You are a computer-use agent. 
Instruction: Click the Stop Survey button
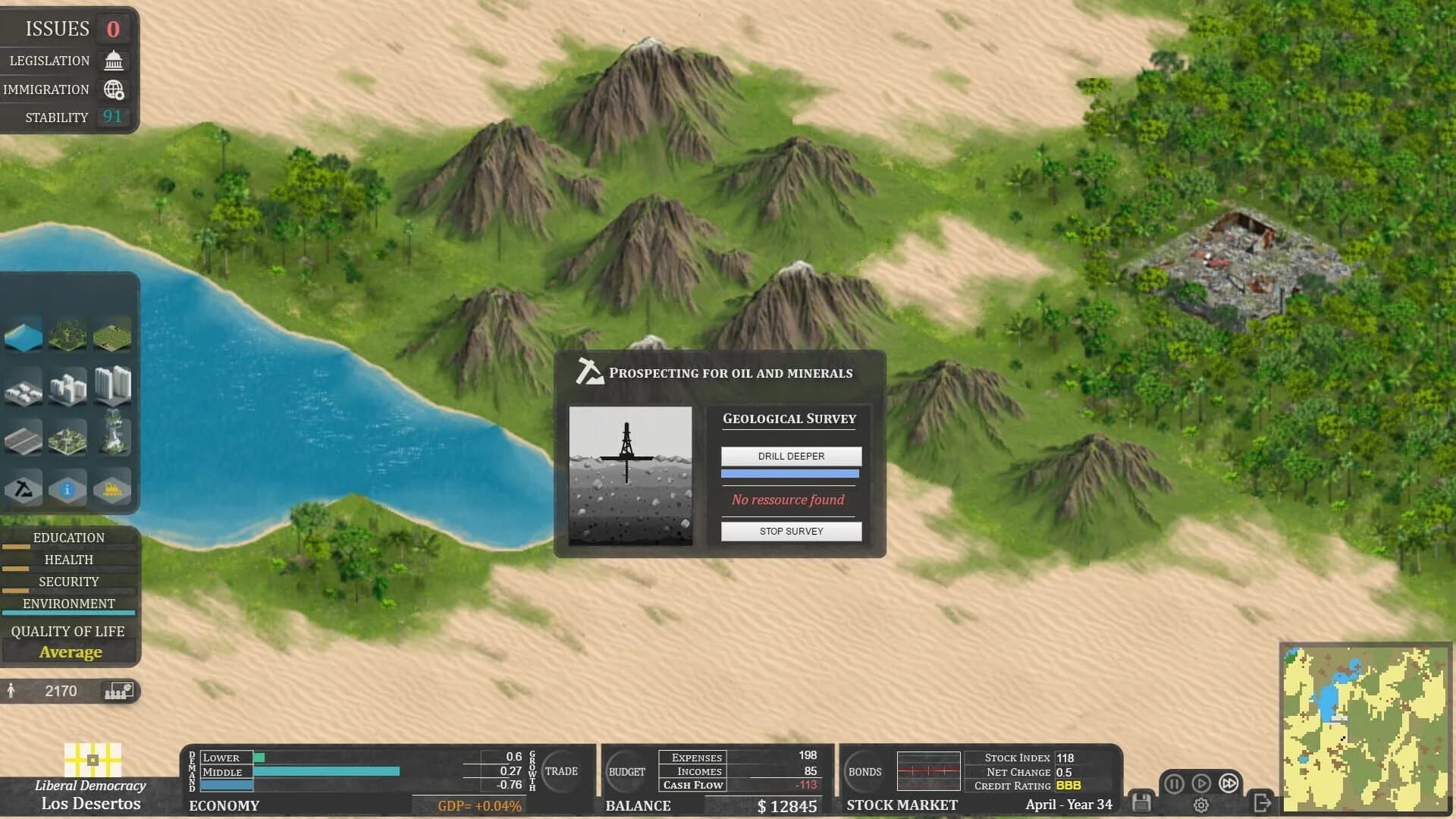pos(791,531)
